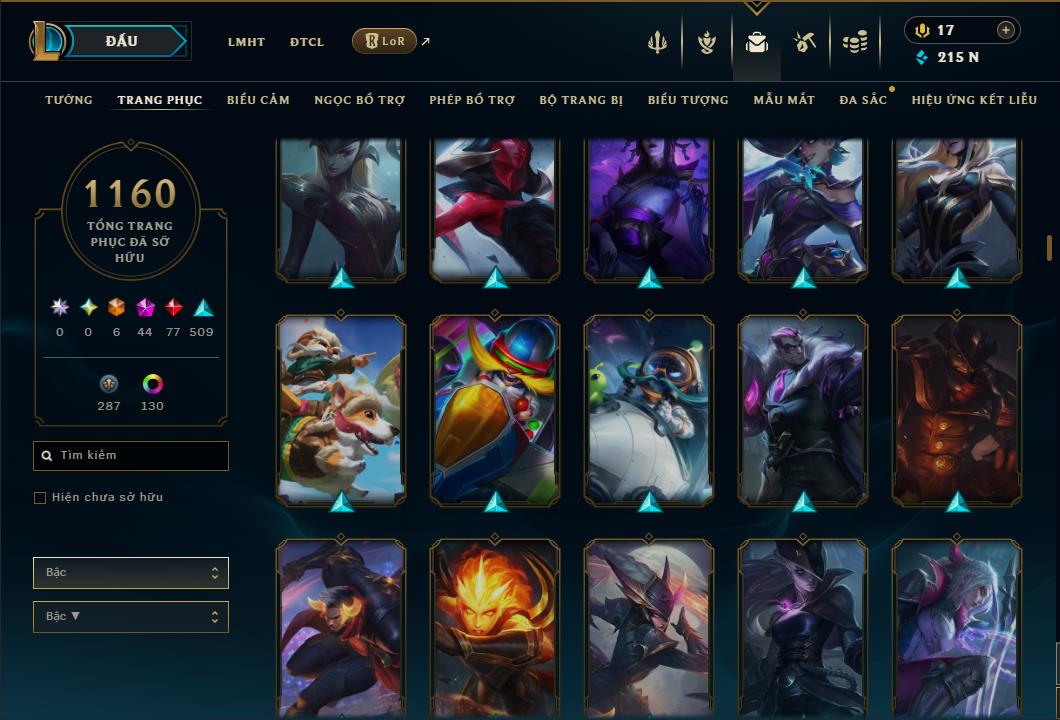Open the store coin stack icon
This screenshot has width=1060, height=720.
point(854,42)
